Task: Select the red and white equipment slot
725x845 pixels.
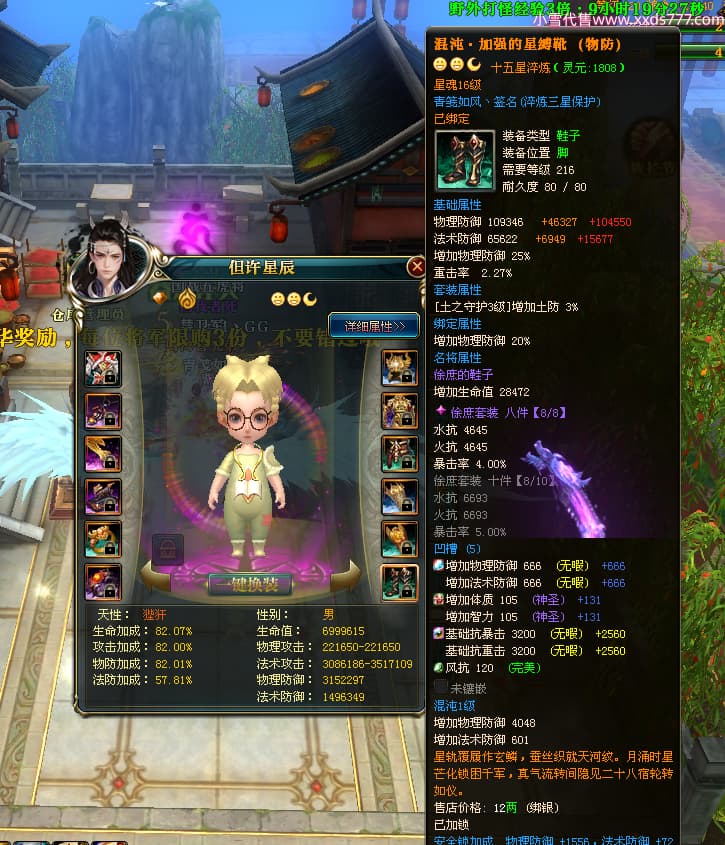Action: pyautogui.click(x=104, y=368)
